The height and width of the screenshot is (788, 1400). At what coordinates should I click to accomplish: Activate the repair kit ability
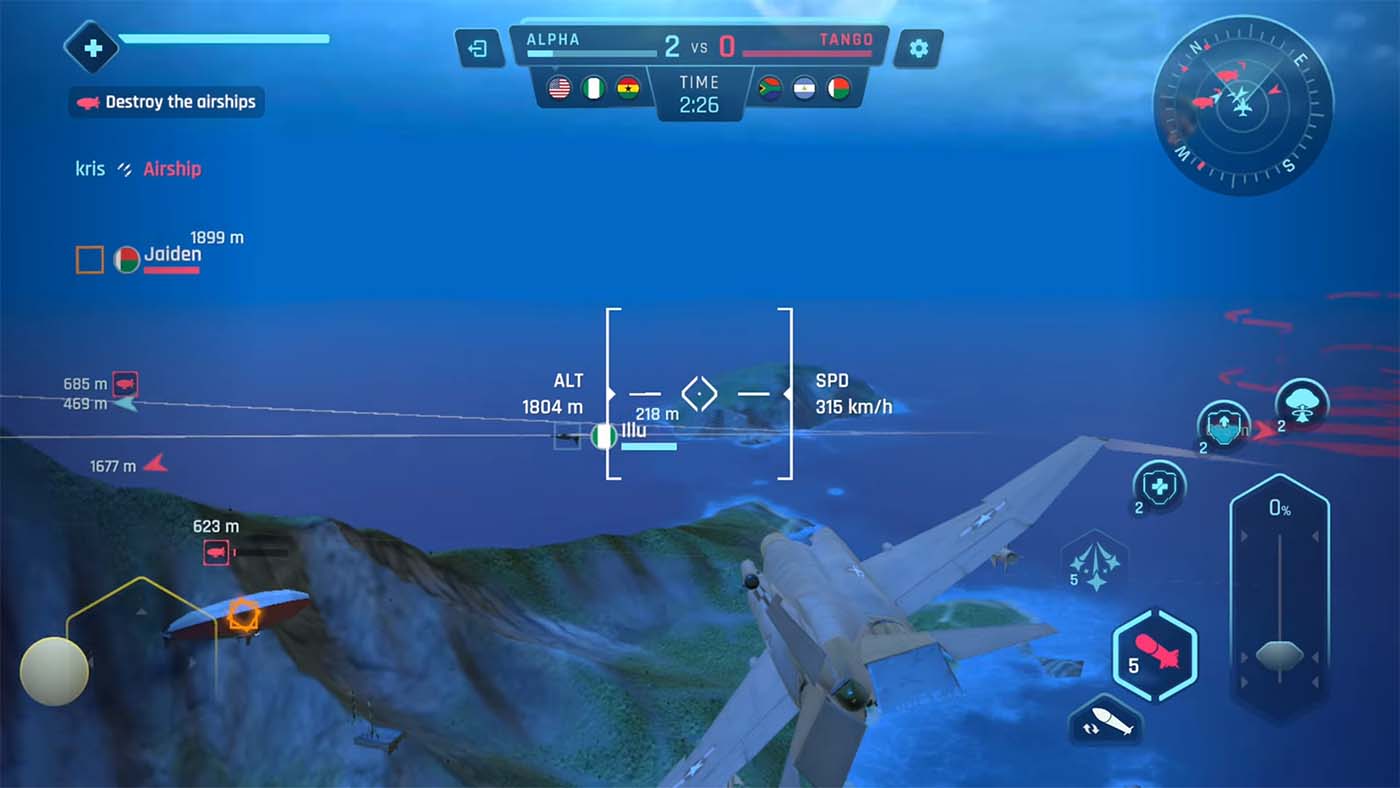[x=1158, y=488]
